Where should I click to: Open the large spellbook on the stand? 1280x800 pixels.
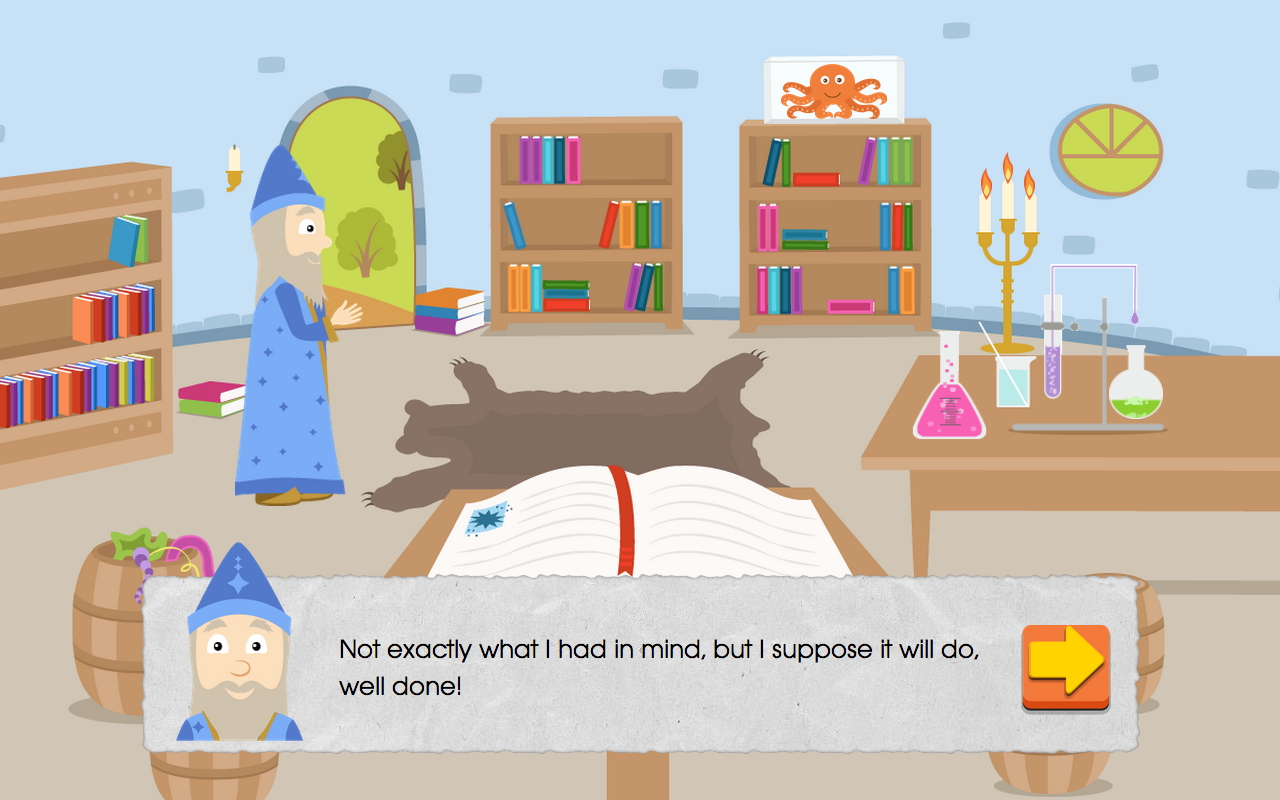pos(640,520)
